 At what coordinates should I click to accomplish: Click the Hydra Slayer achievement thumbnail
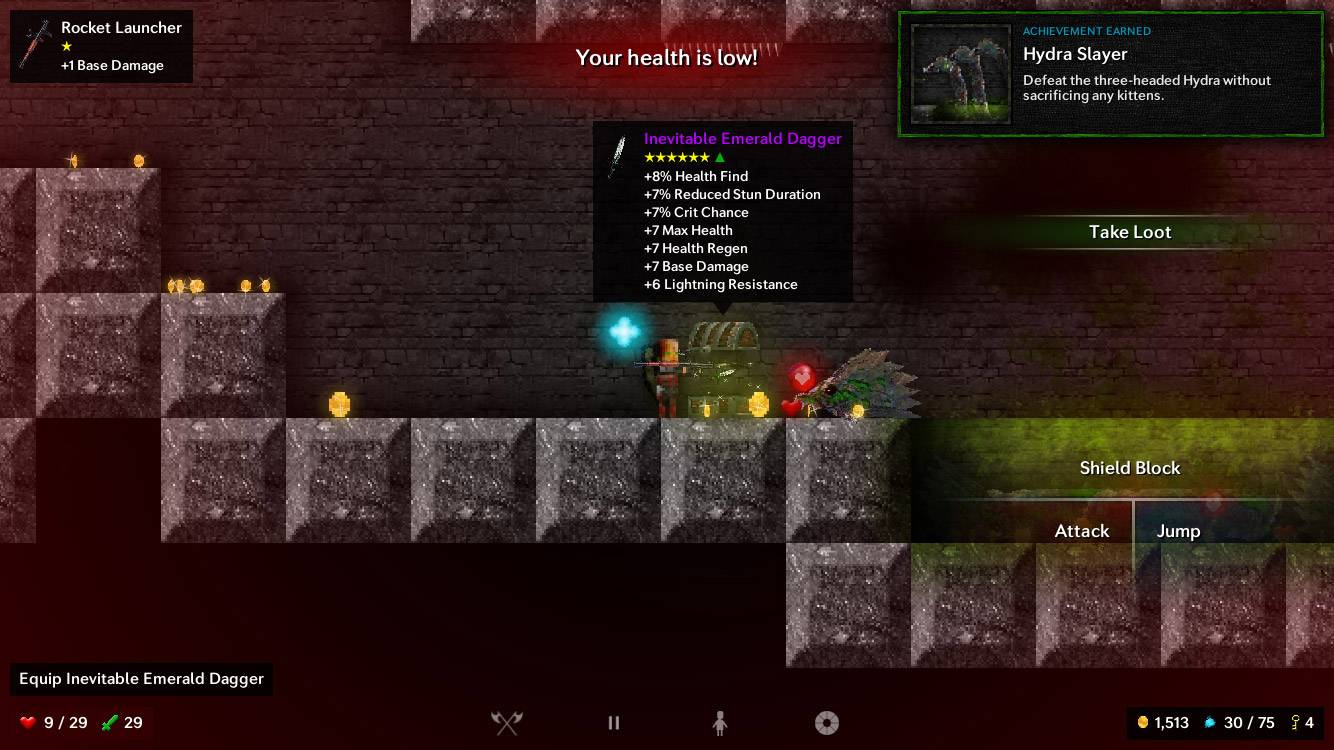[960, 74]
